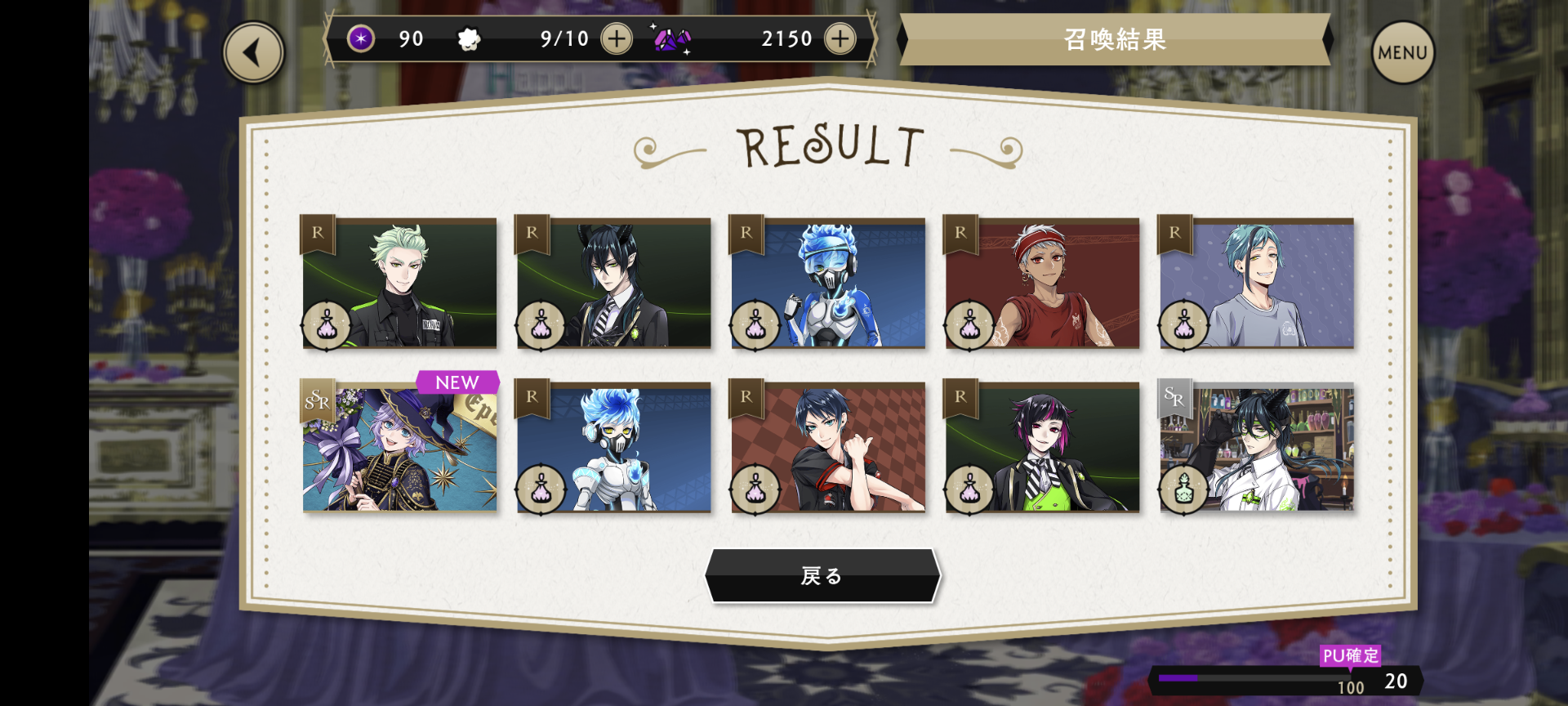
Task: Select the NEW SSR witch hat card
Action: coord(399,448)
